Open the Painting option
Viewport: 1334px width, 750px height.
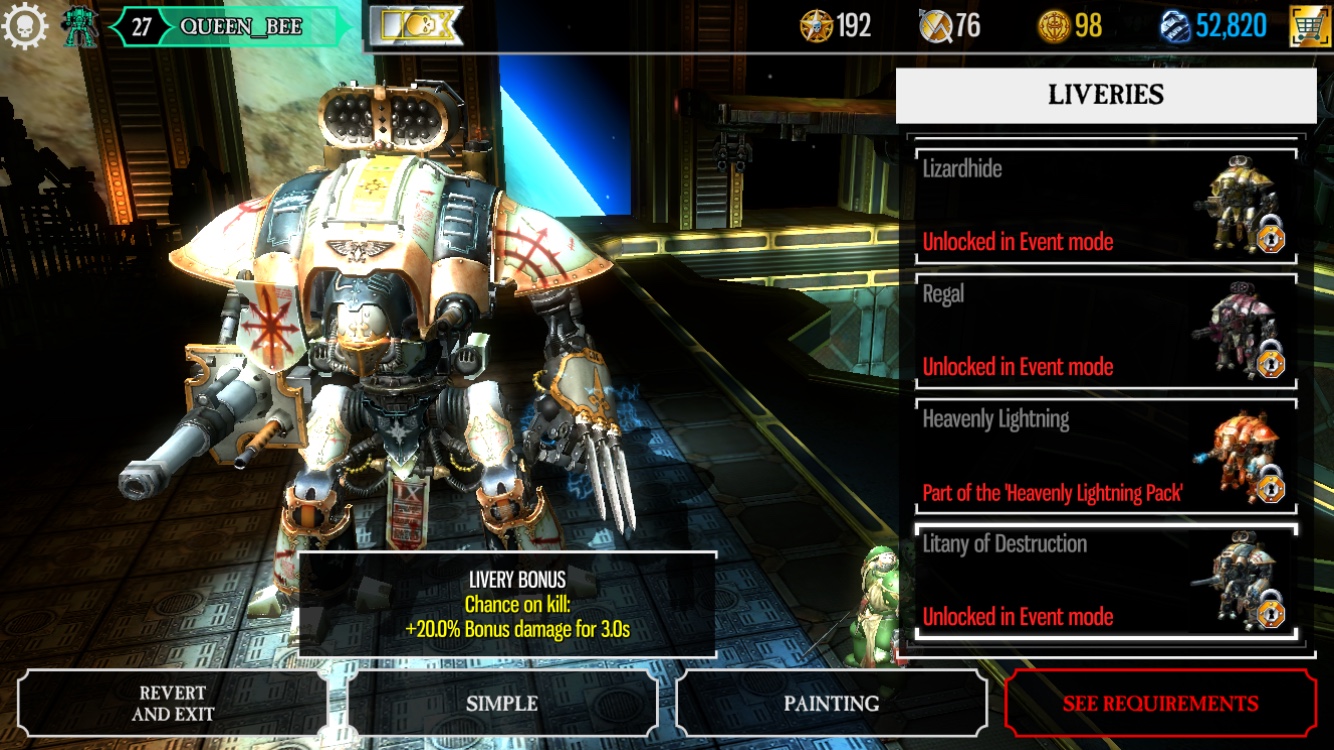click(831, 703)
